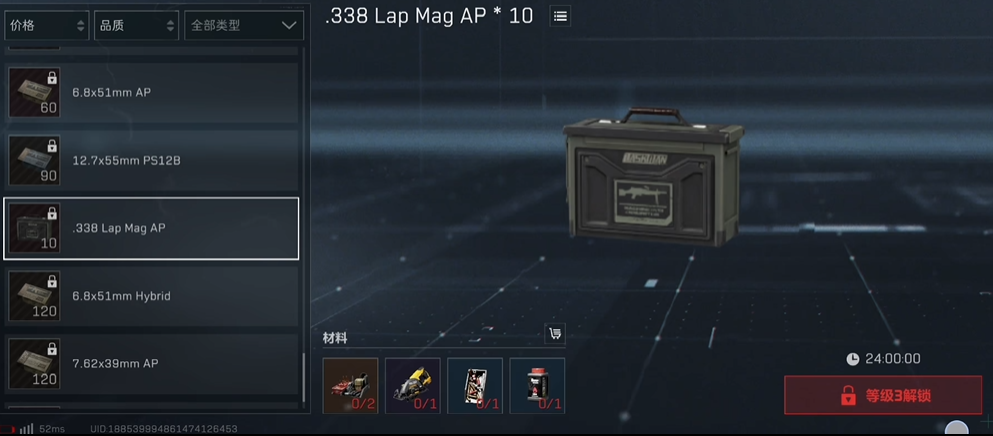Open the 价格 price sort dropdown
The image size is (993, 436).
pos(47,26)
